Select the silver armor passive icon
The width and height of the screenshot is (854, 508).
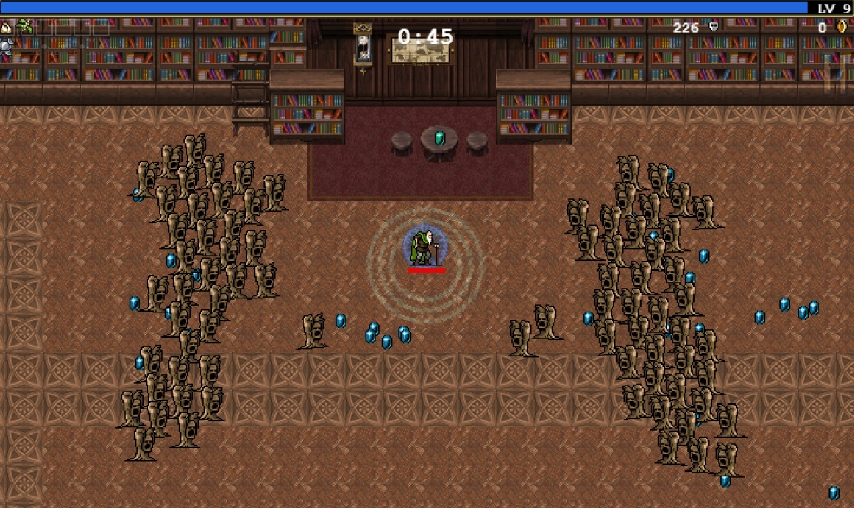pyautogui.click(x=6, y=46)
